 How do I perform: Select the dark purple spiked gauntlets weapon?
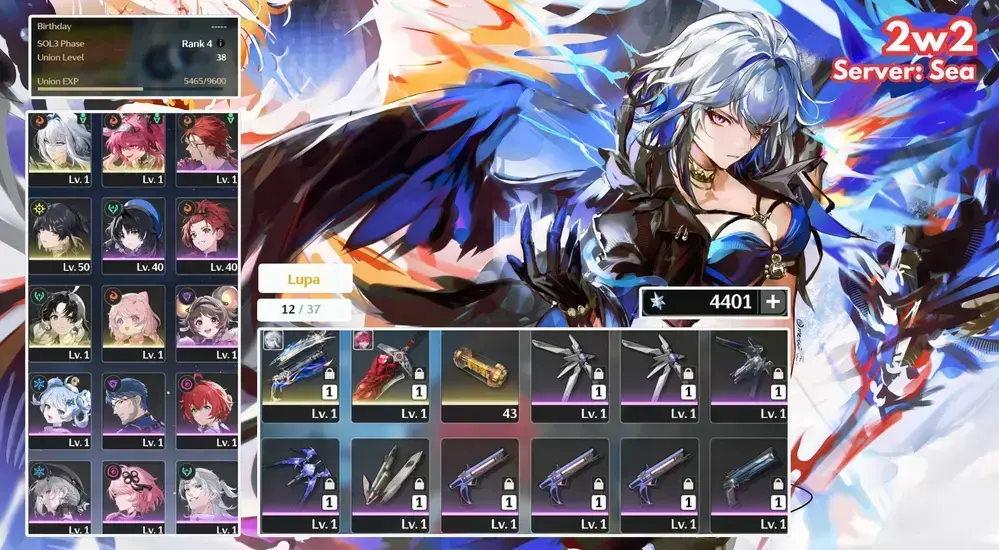299,479
